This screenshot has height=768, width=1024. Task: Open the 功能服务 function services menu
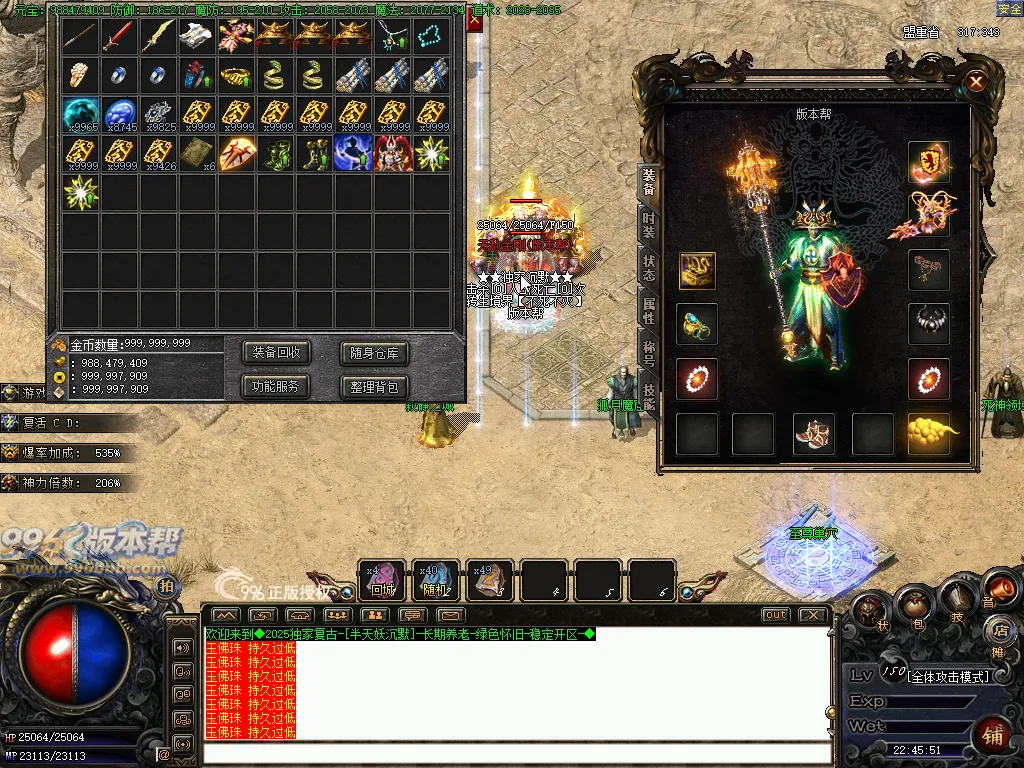click(277, 386)
